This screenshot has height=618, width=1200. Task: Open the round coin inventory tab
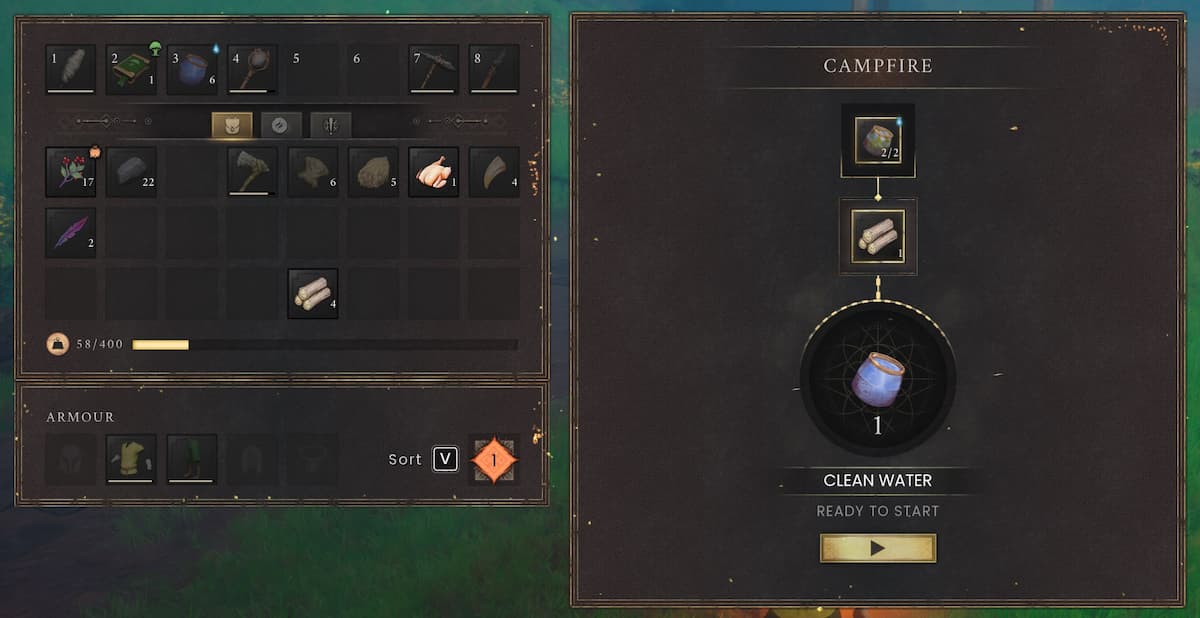pyautogui.click(x=281, y=125)
